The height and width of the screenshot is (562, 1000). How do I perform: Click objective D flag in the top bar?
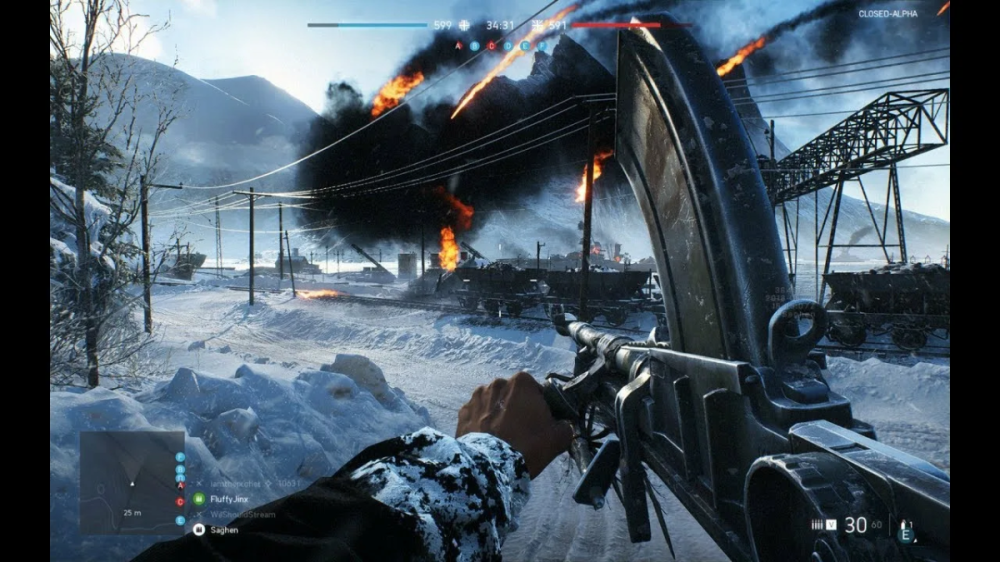point(509,45)
